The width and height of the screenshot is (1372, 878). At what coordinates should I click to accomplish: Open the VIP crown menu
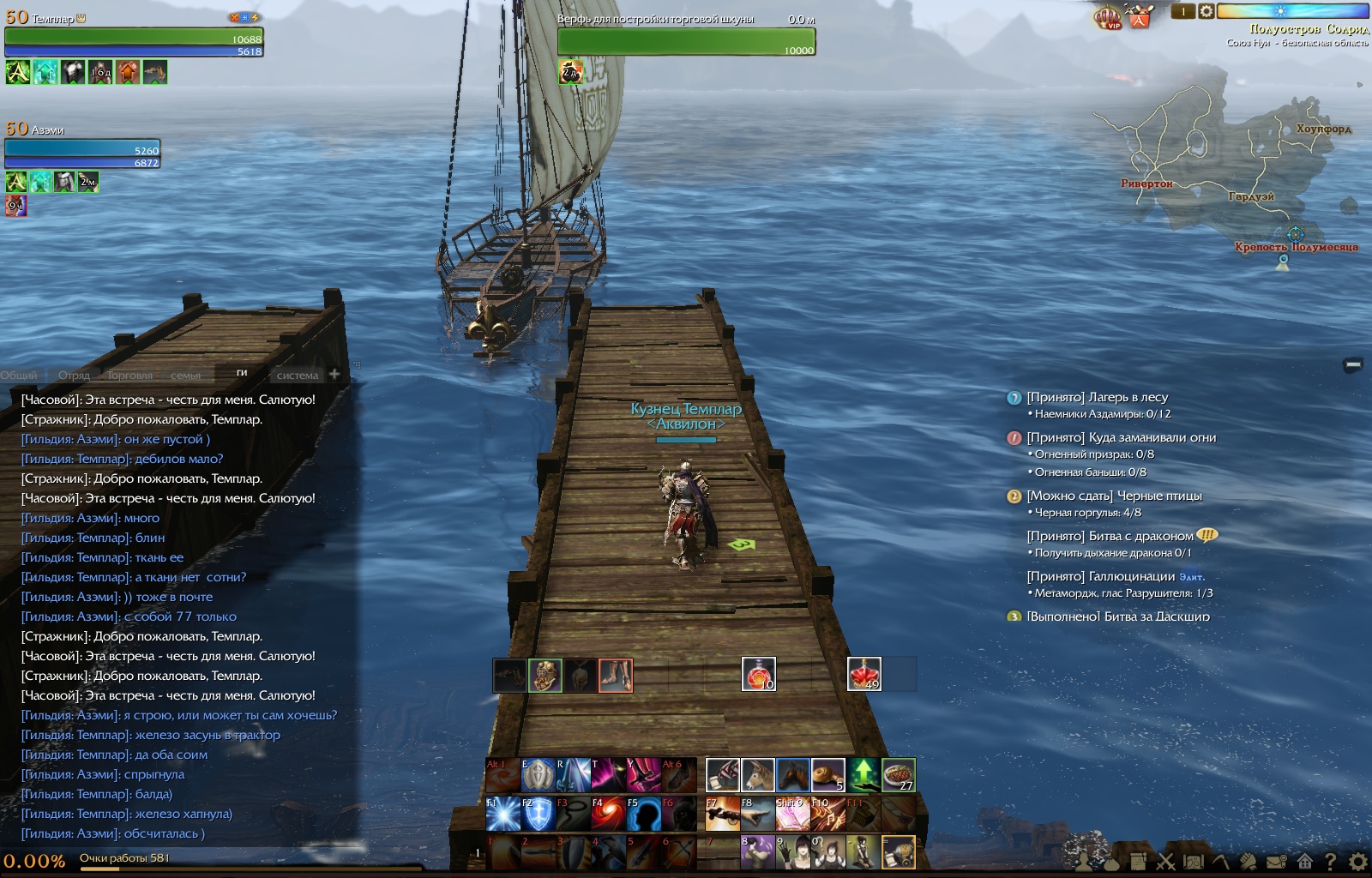(1108, 16)
